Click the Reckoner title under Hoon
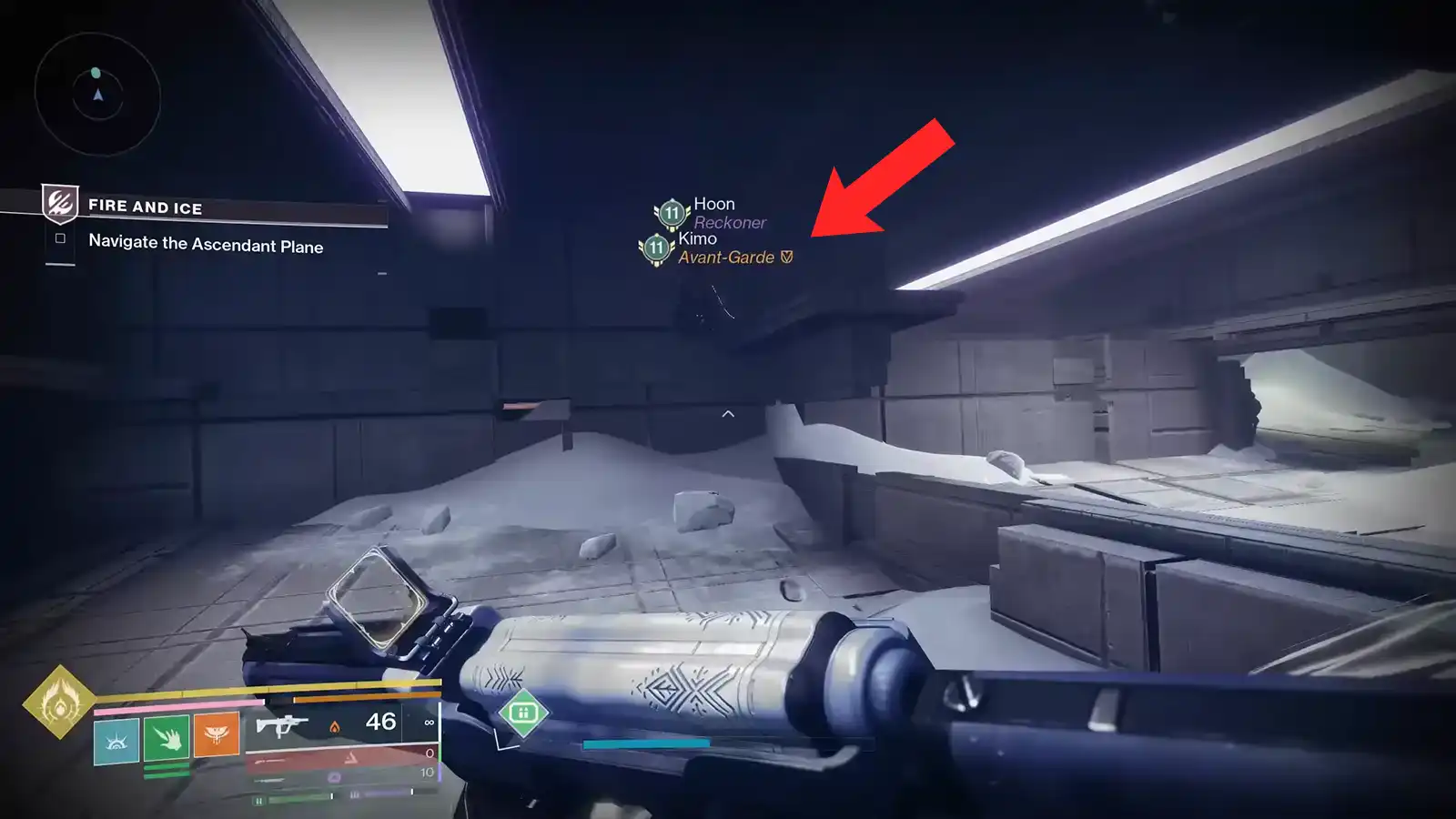1456x819 pixels. (728, 221)
